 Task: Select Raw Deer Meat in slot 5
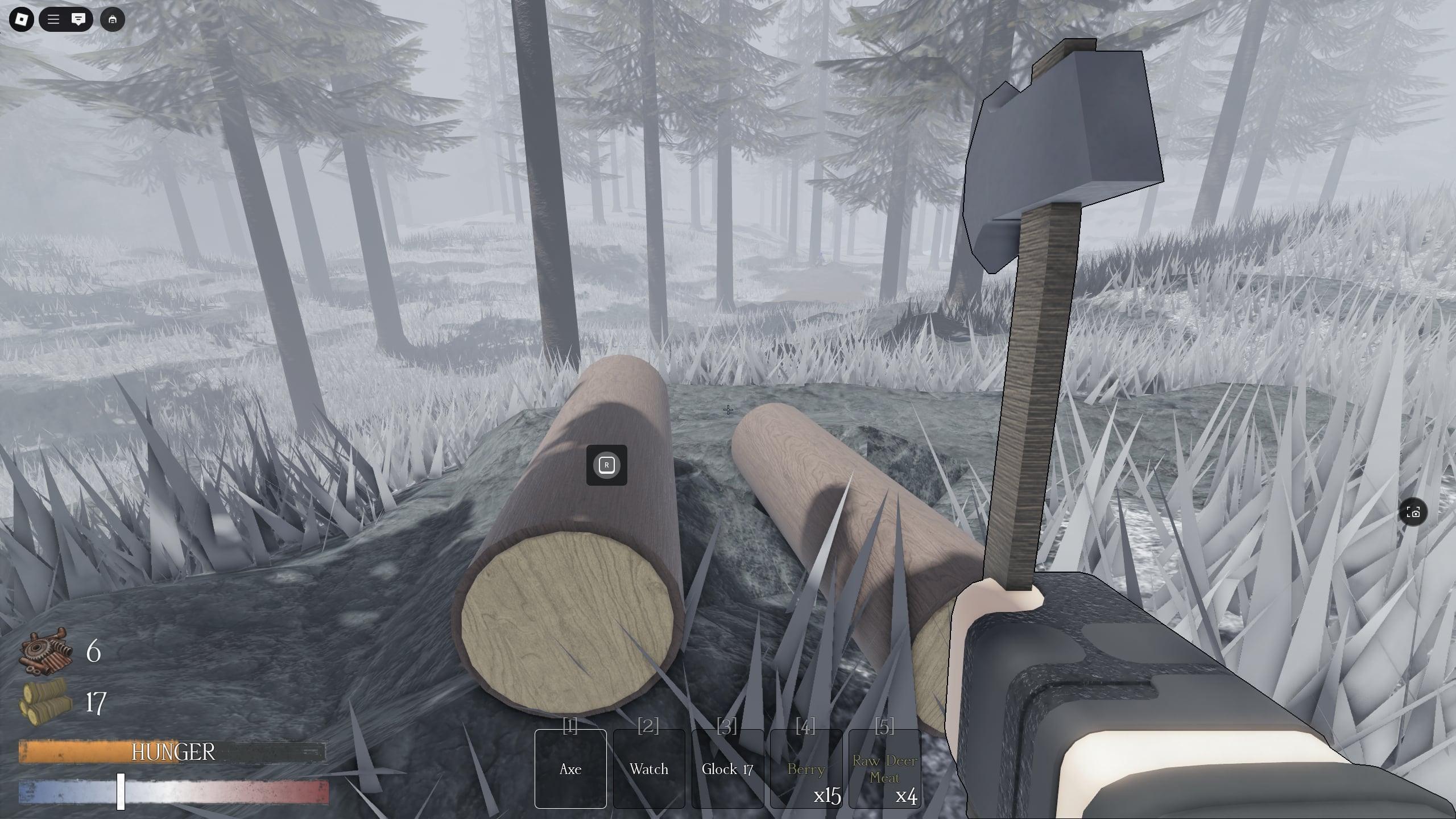point(884,768)
